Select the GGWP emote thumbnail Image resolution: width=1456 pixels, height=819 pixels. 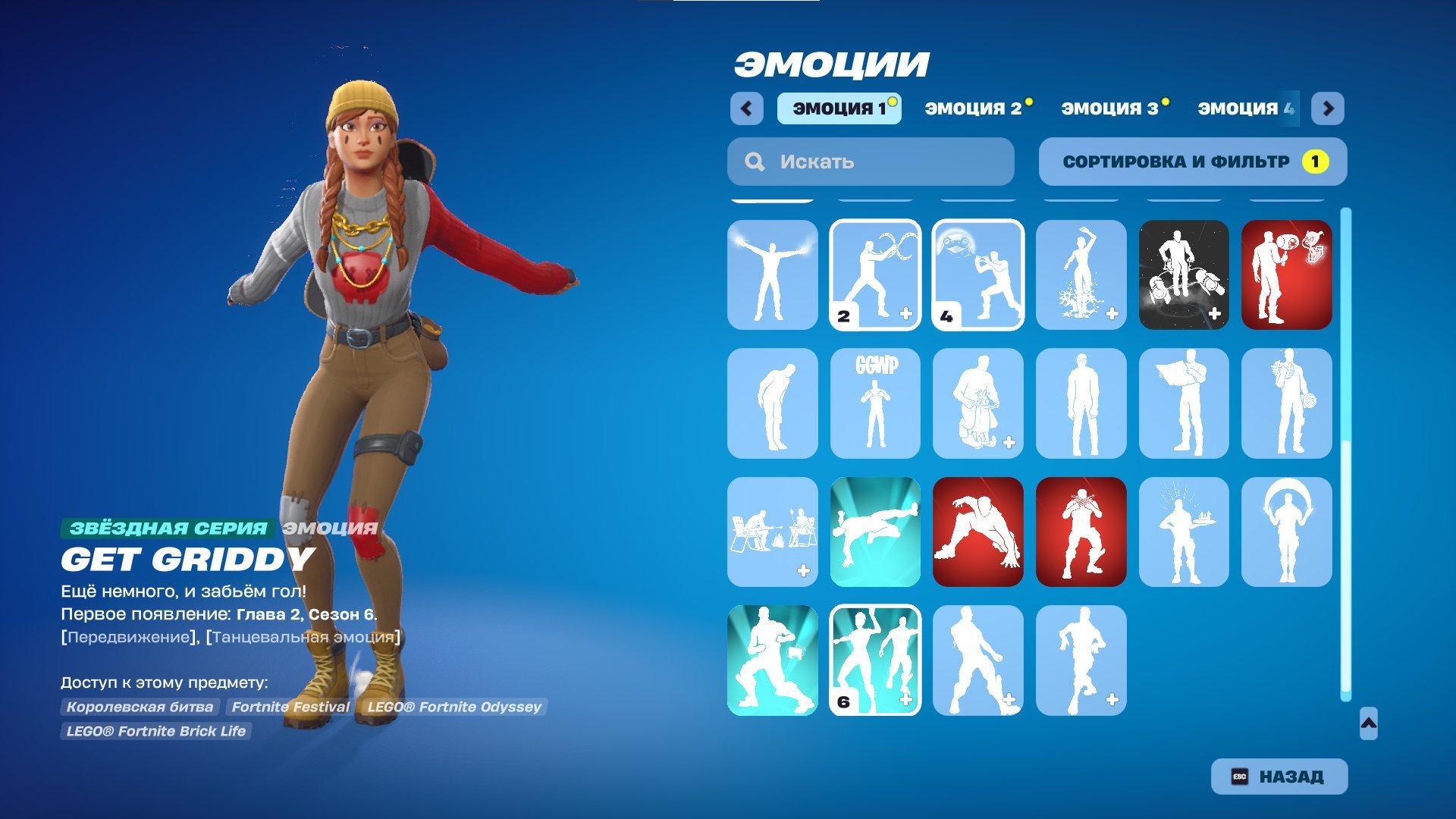(x=875, y=402)
